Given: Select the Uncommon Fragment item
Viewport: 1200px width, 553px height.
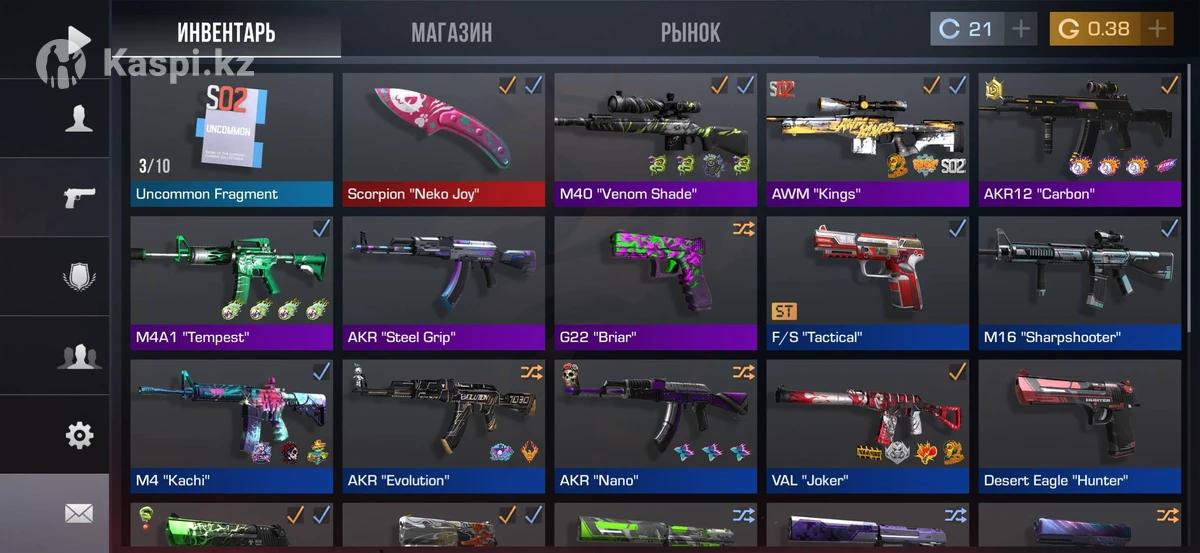Looking at the screenshot, I should [232, 139].
